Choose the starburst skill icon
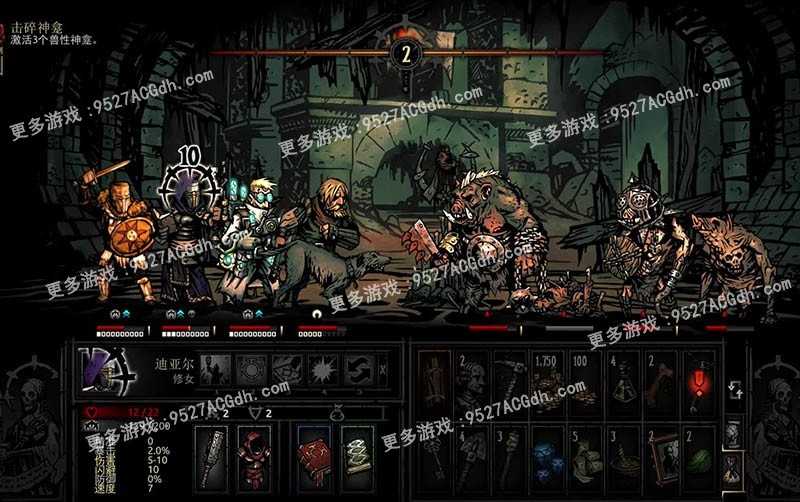The width and height of the screenshot is (800, 502). (x=320, y=369)
